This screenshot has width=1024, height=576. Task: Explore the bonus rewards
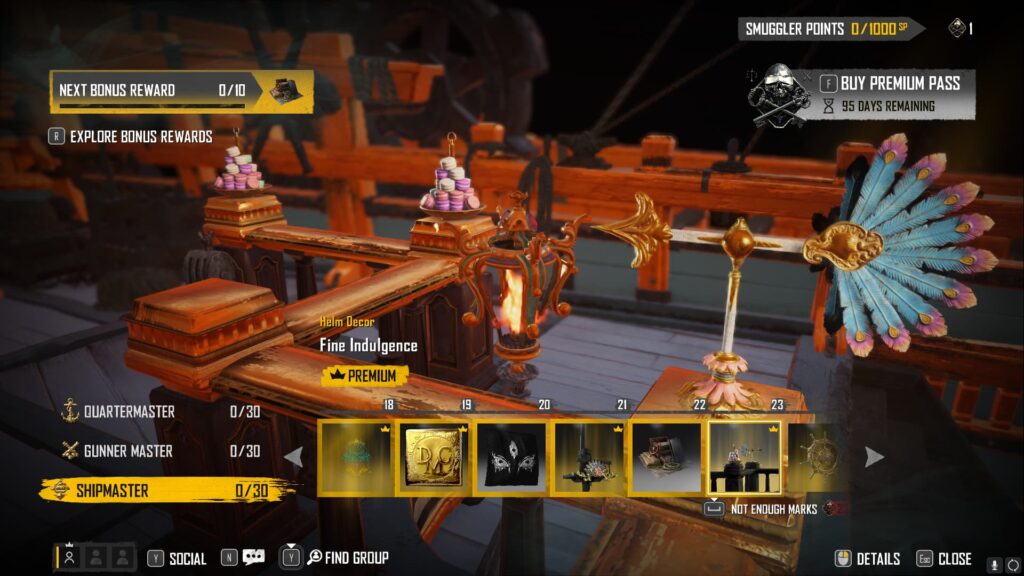click(140, 136)
